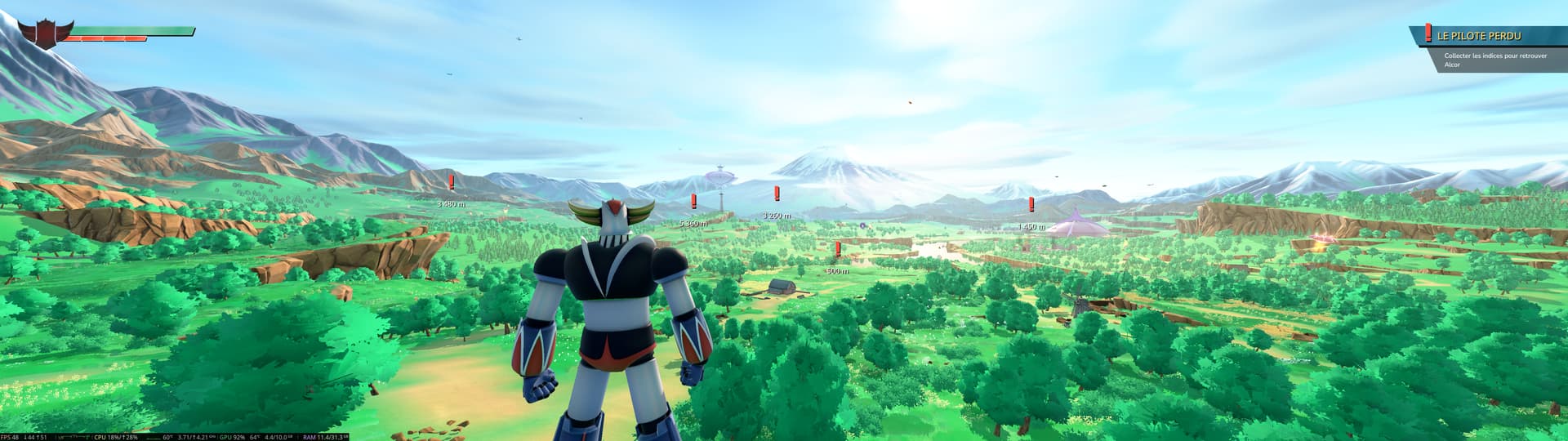Open the Le Pilote Perdu quest tracker
The height and width of the screenshot is (441, 1568).
coord(1479,36)
